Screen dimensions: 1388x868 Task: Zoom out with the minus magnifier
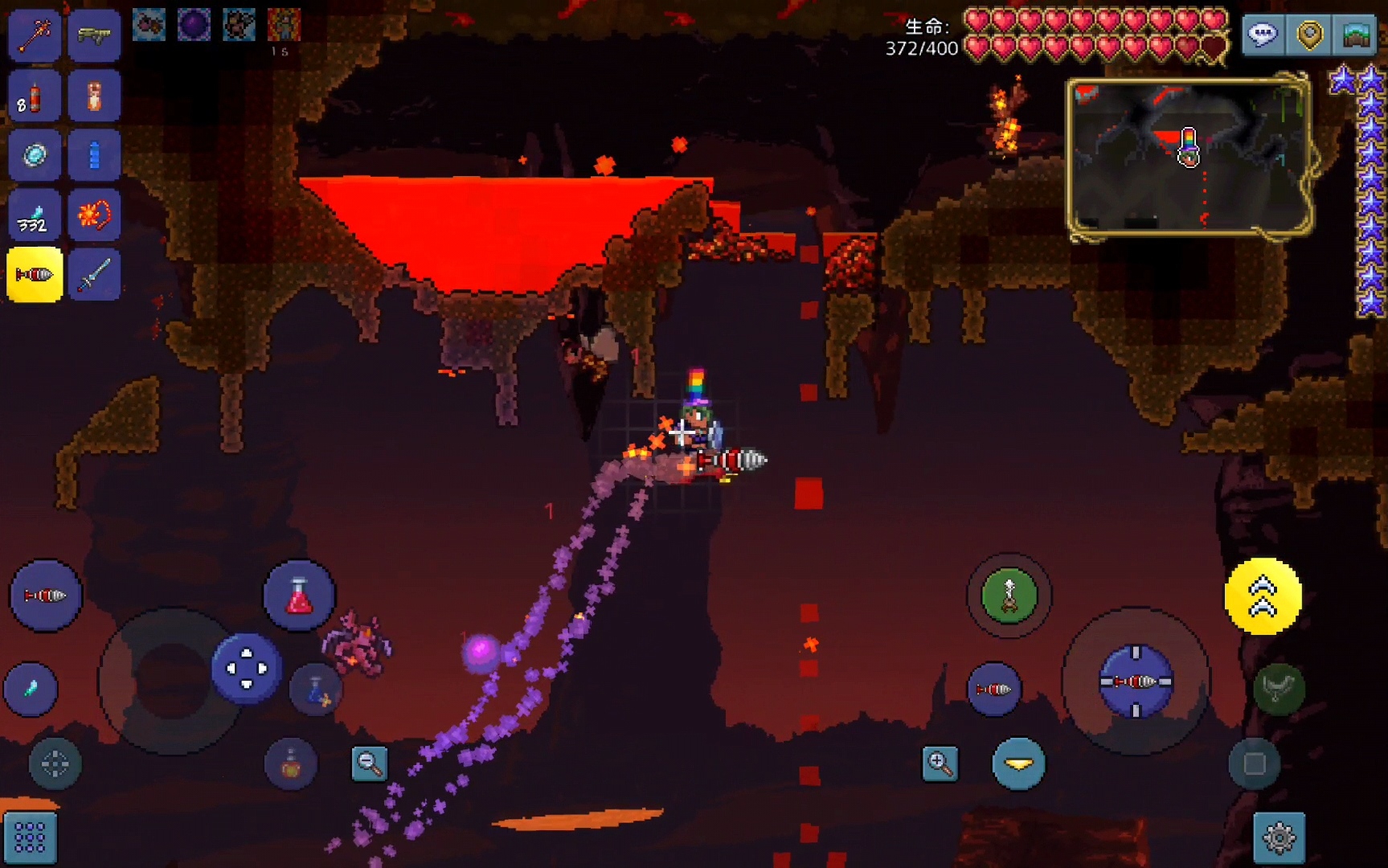coord(370,764)
